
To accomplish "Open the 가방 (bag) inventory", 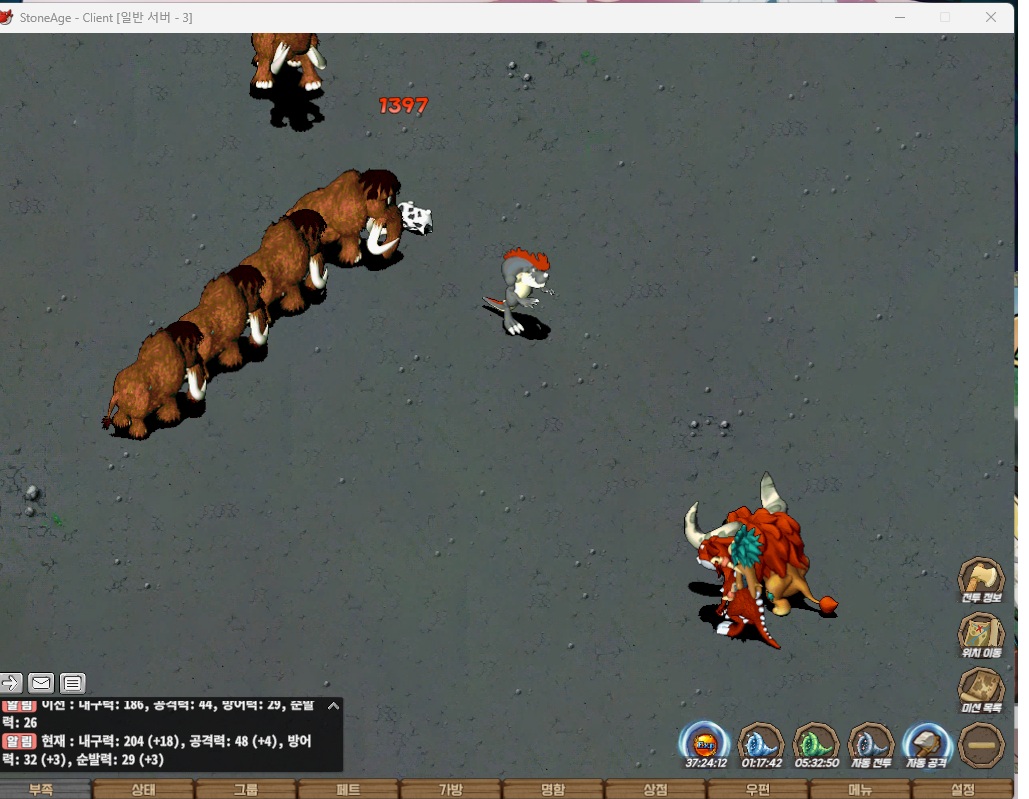I will (x=451, y=789).
